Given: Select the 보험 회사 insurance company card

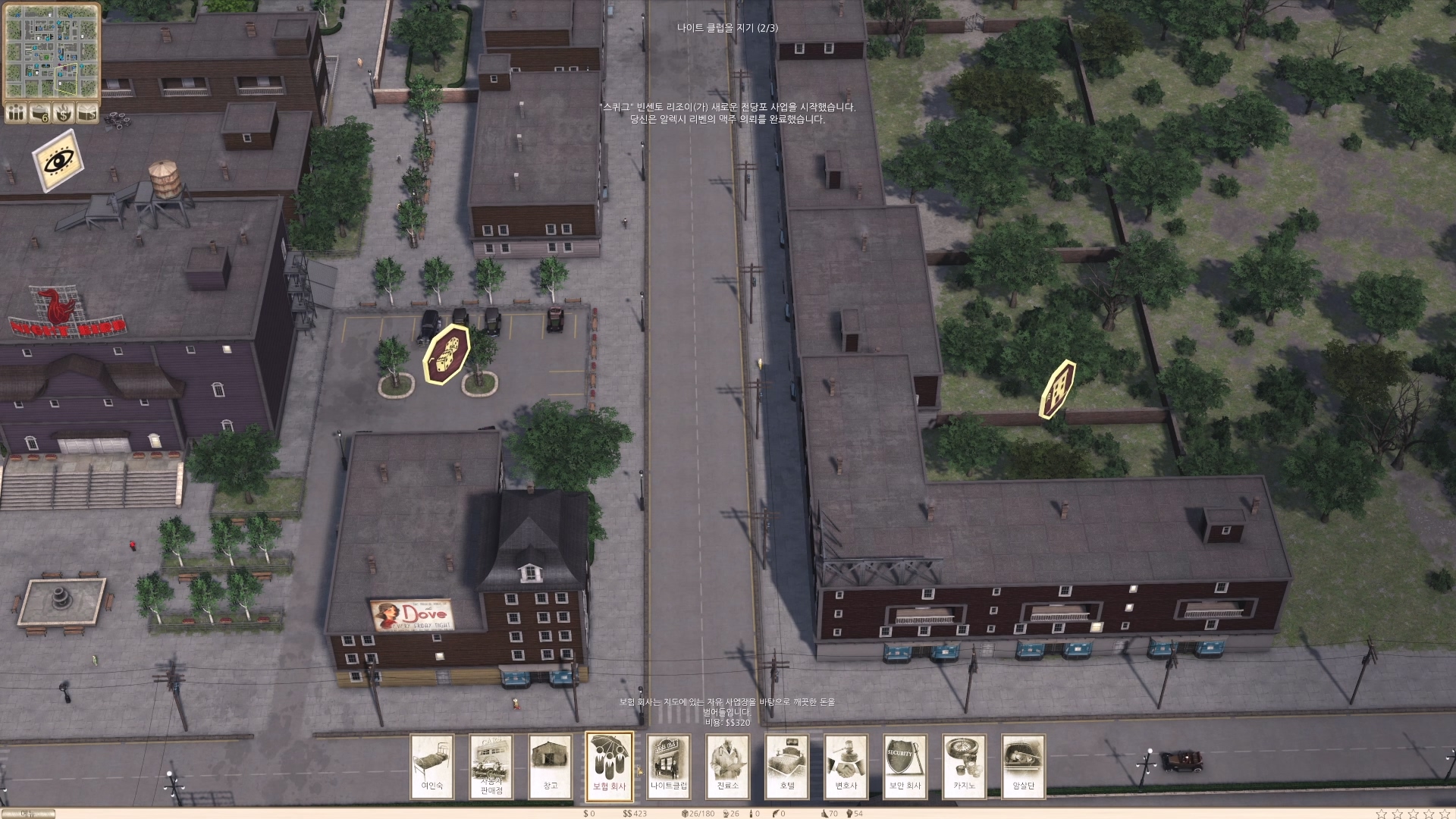Looking at the screenshot, I should click(609, 766).
